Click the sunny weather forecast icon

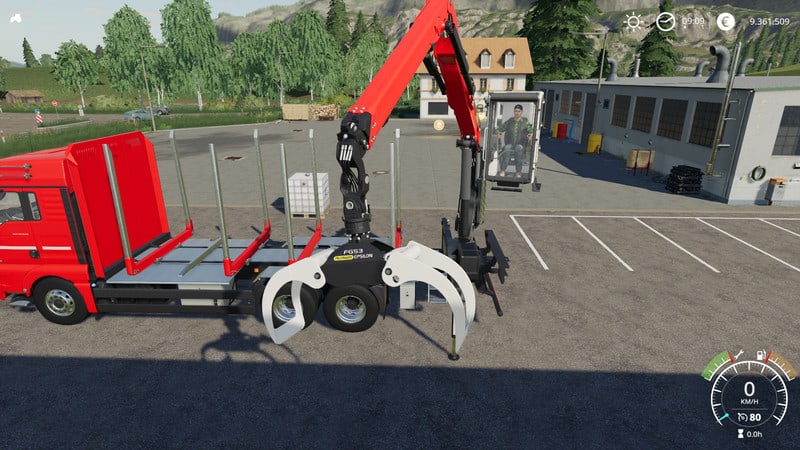[x=633, y=21]
